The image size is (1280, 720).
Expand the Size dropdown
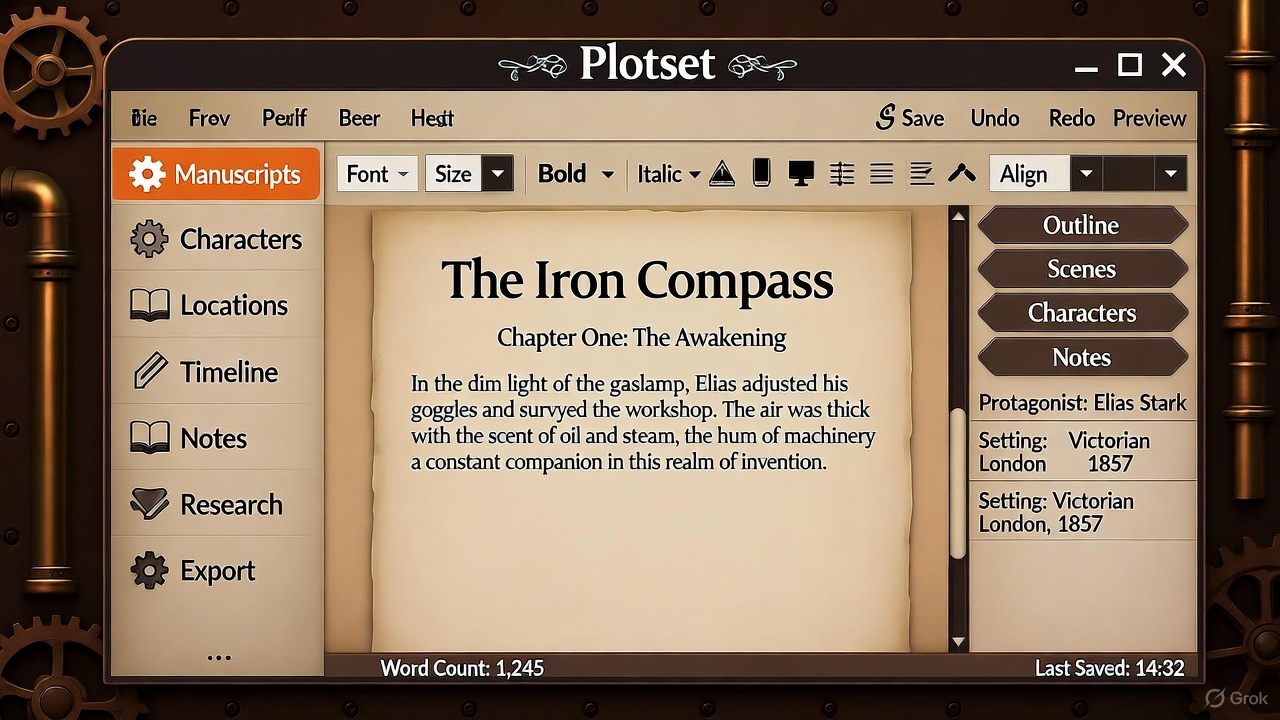[x=469, y=174]
